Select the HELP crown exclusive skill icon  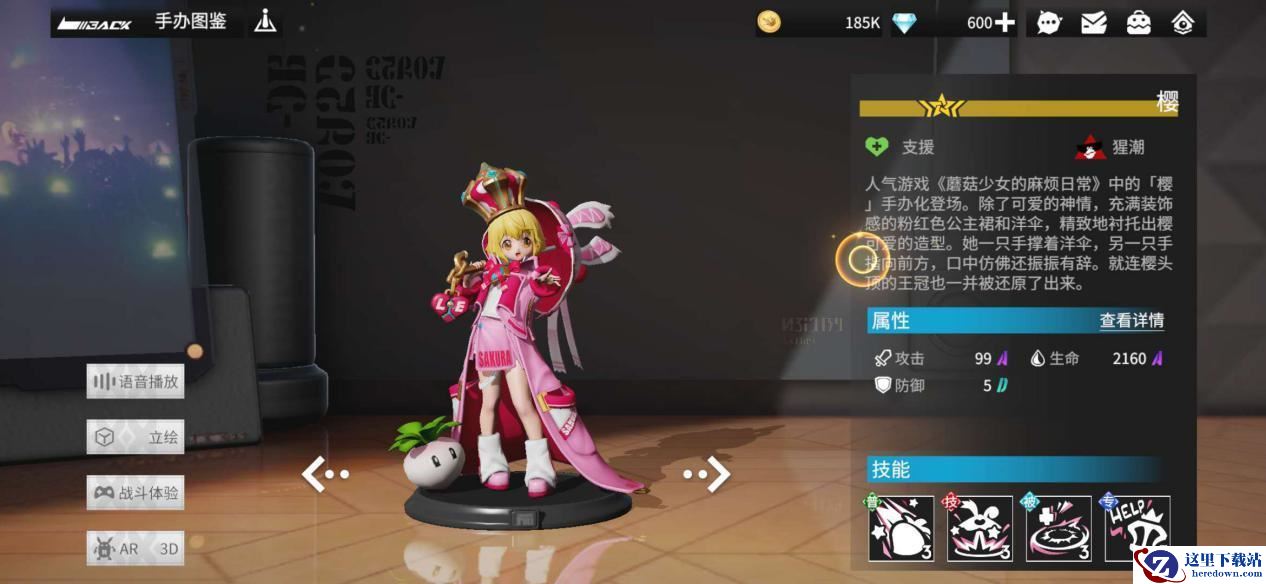click(x=1137, y=526)
